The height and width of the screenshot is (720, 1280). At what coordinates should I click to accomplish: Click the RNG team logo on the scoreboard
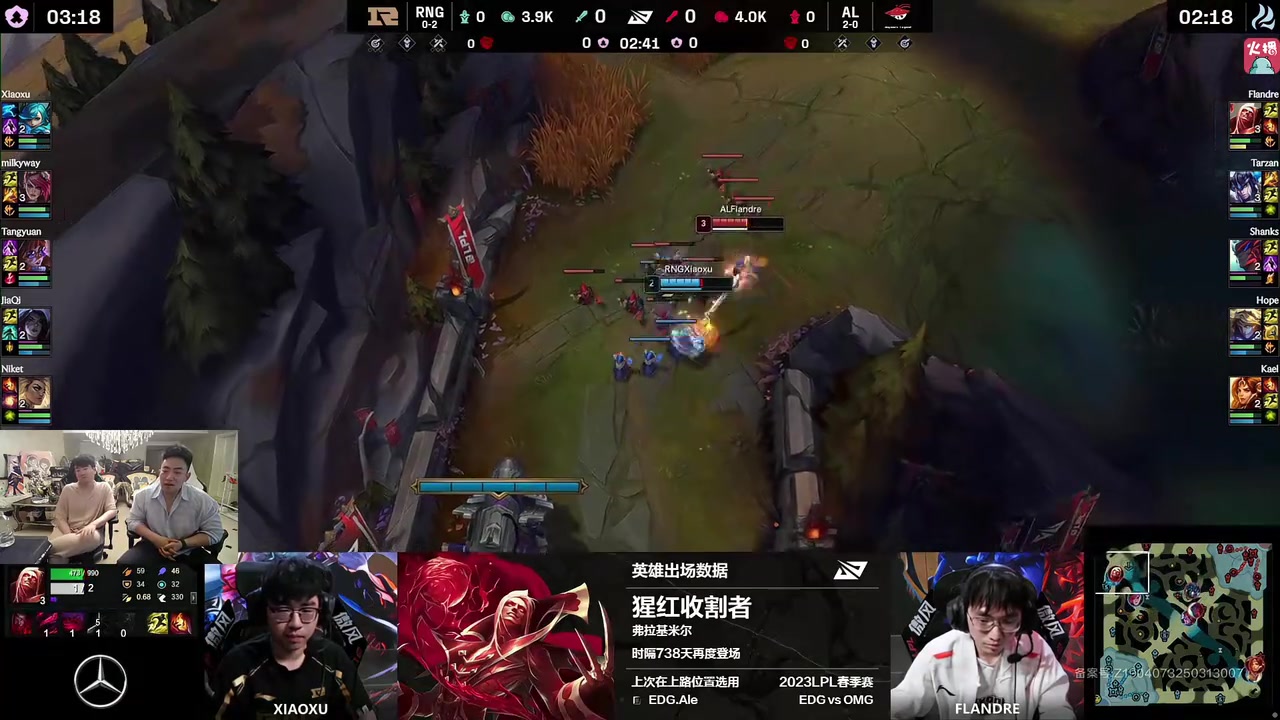[x=384, y=15]
